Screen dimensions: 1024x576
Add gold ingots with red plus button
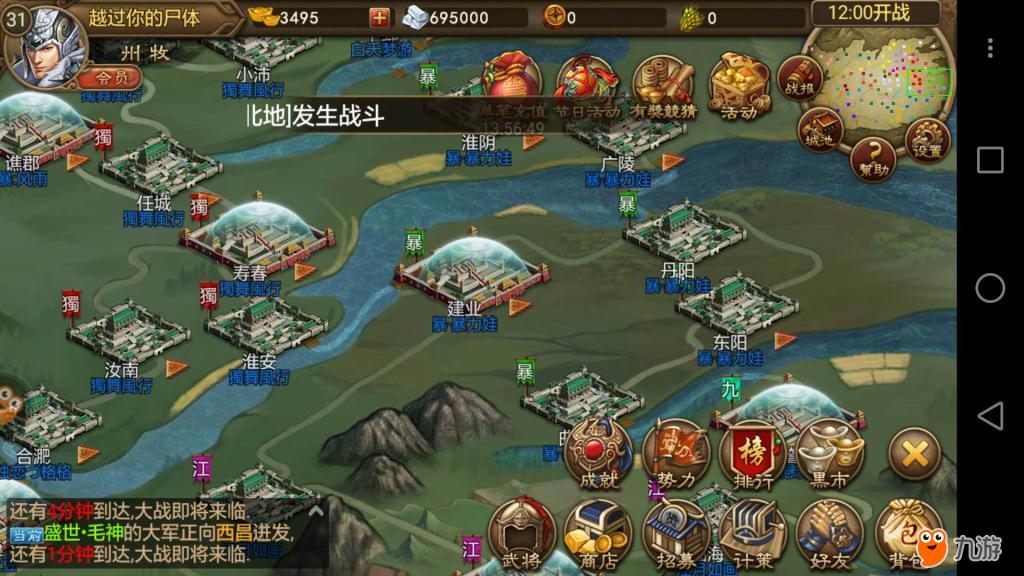[x=380, y=17]
